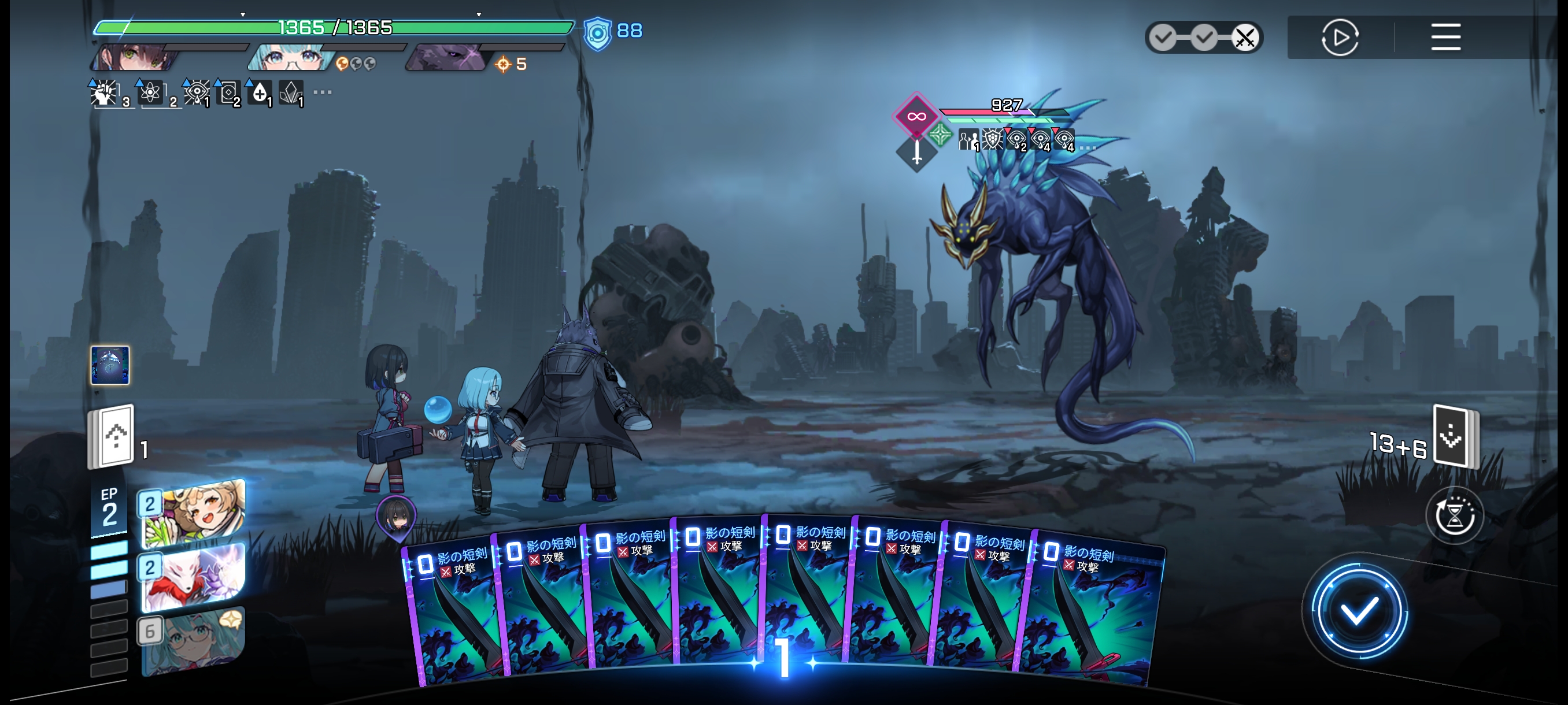View the stage objectives checkmark tracker
Viewport: 1568px width, 705px height.
click(1203, 38)
